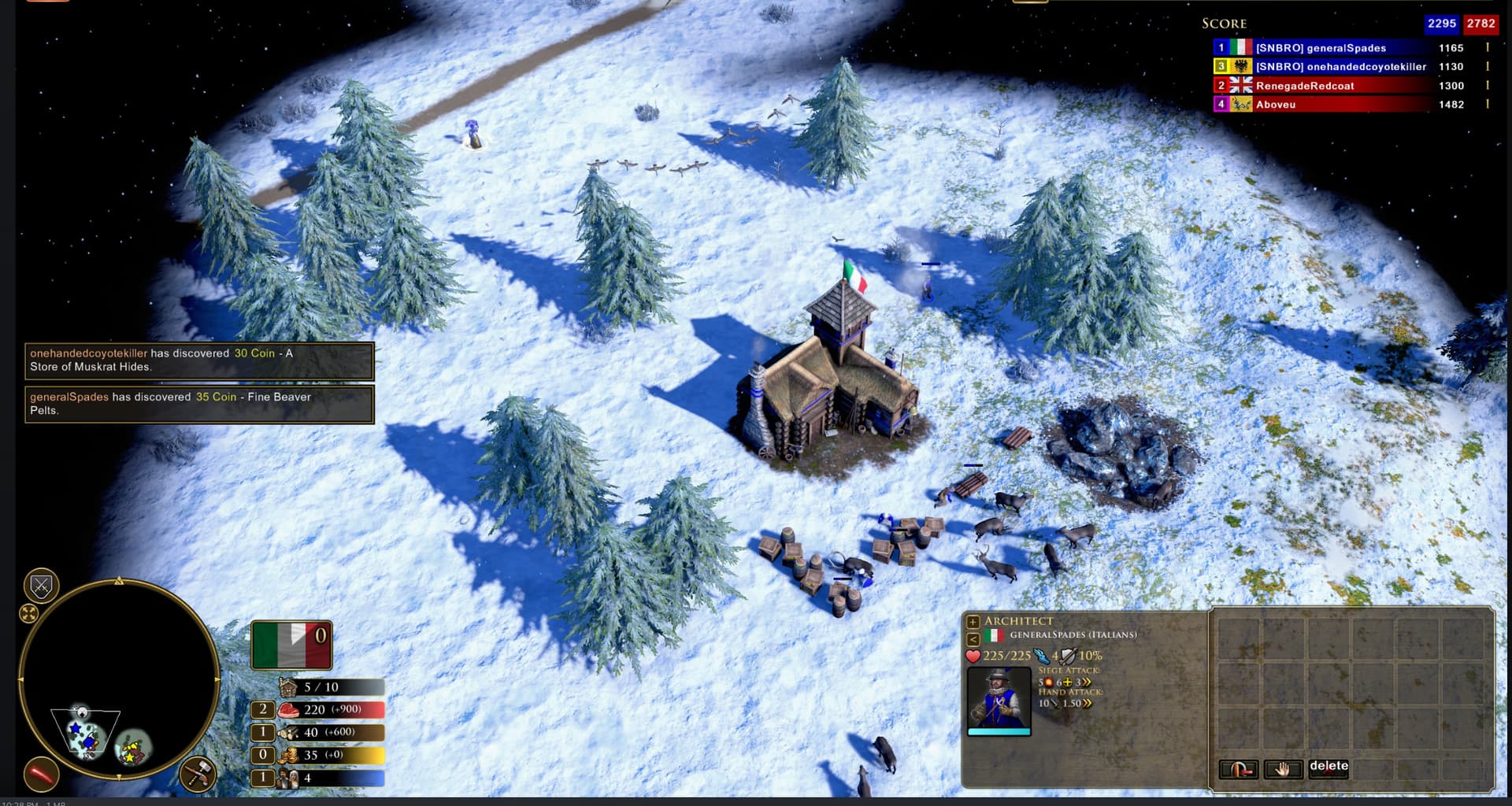The image size is (1512, 806).
Task: Select idle villagers
Action: point(263,778)
